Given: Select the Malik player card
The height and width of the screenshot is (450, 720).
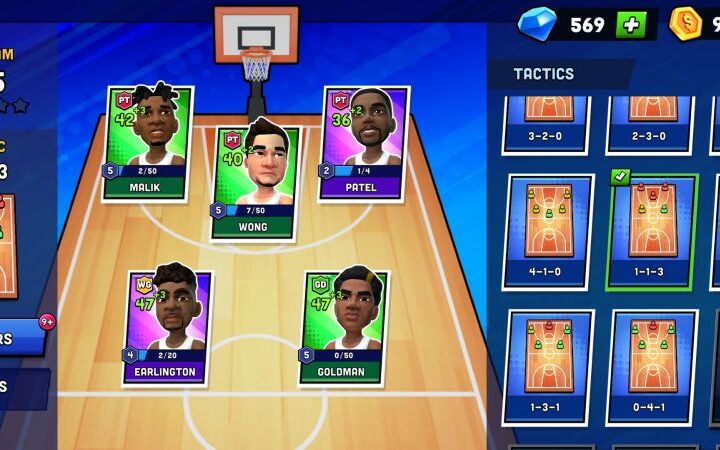Looking at the screenshot, I should (147, 143).
